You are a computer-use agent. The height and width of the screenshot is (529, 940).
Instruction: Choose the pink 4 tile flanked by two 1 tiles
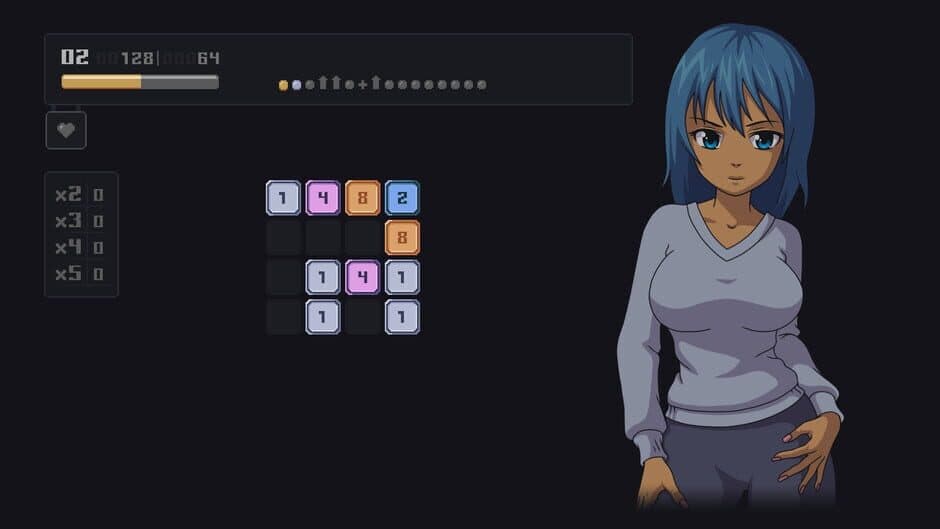(362, 277)
